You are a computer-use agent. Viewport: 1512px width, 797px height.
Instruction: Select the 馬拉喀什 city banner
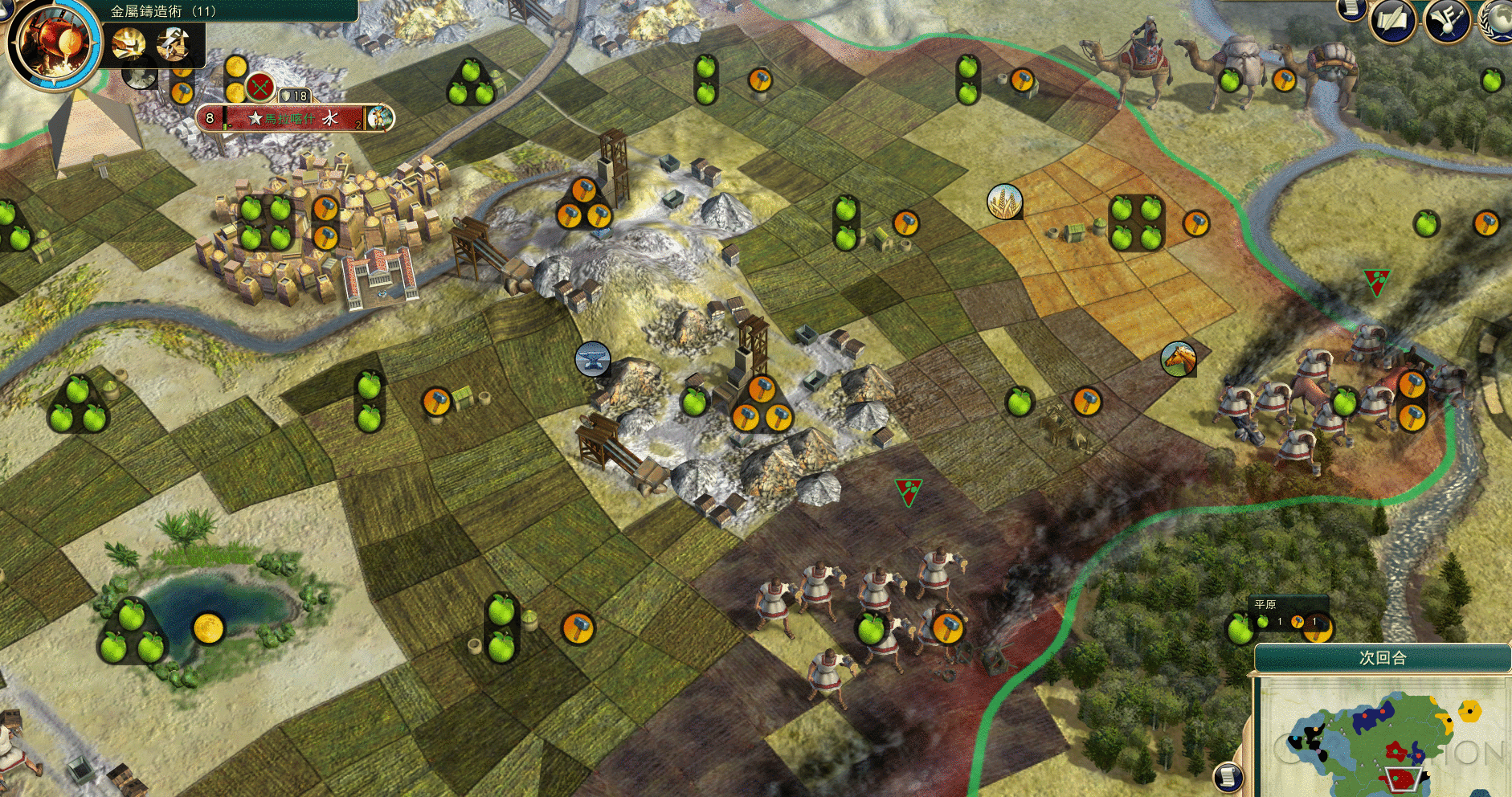[x=289, y=119]
